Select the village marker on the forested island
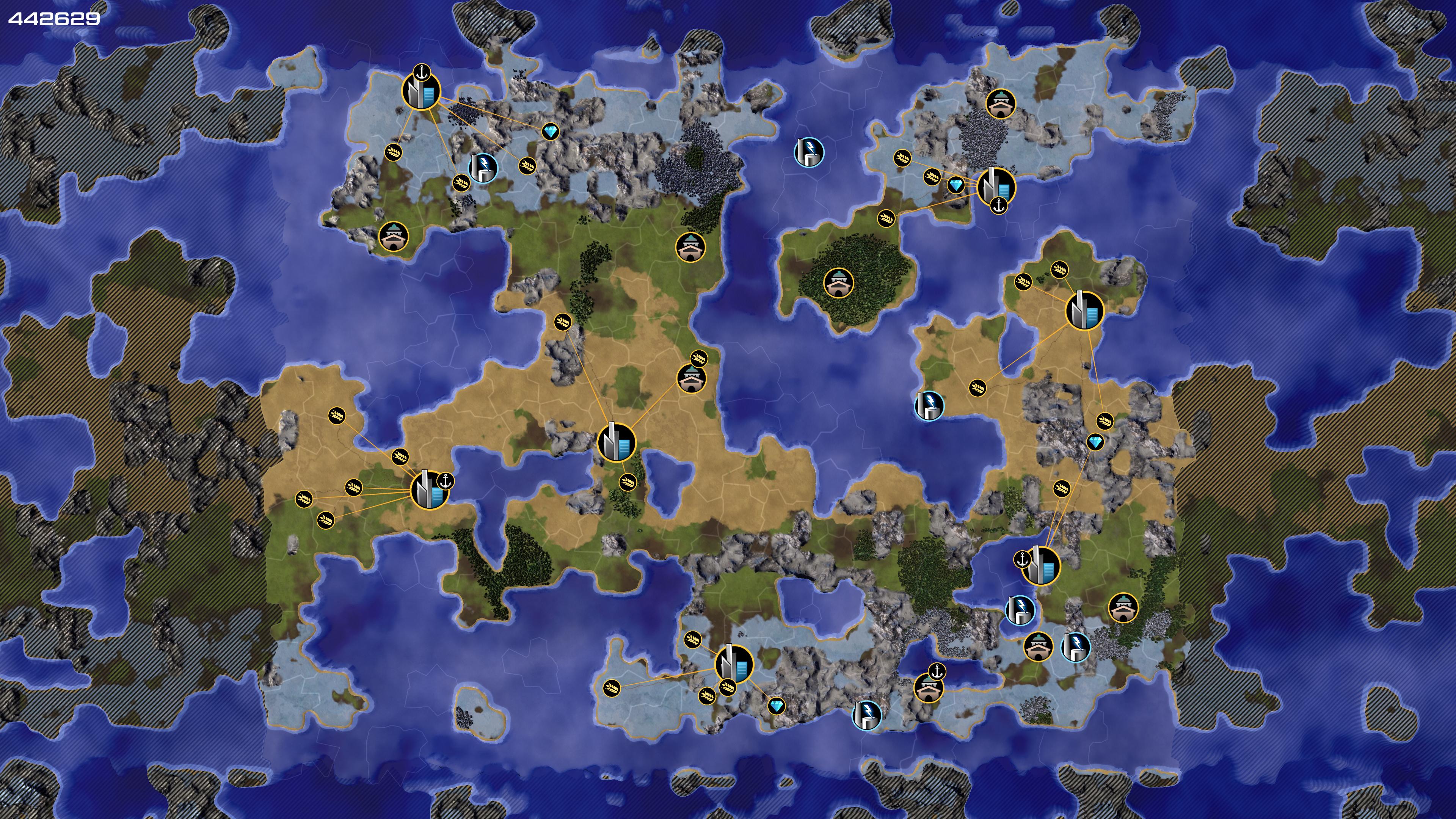Image resolution: width=1456 pixels, height=819 pixels. point(838,282)
